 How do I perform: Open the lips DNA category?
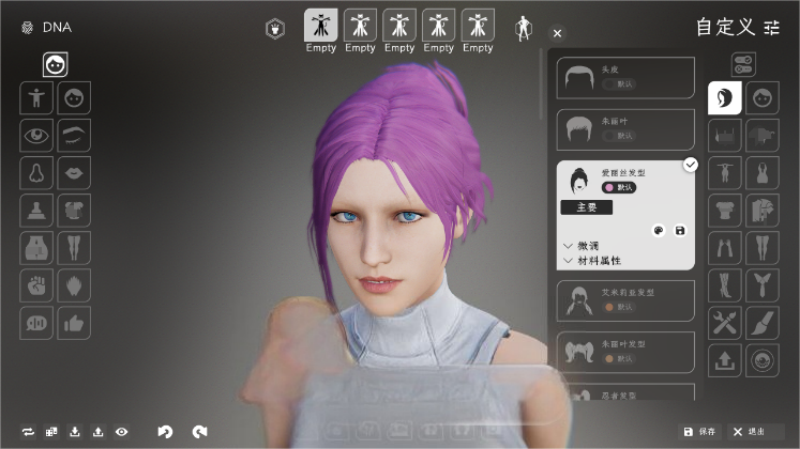(74, 172)
